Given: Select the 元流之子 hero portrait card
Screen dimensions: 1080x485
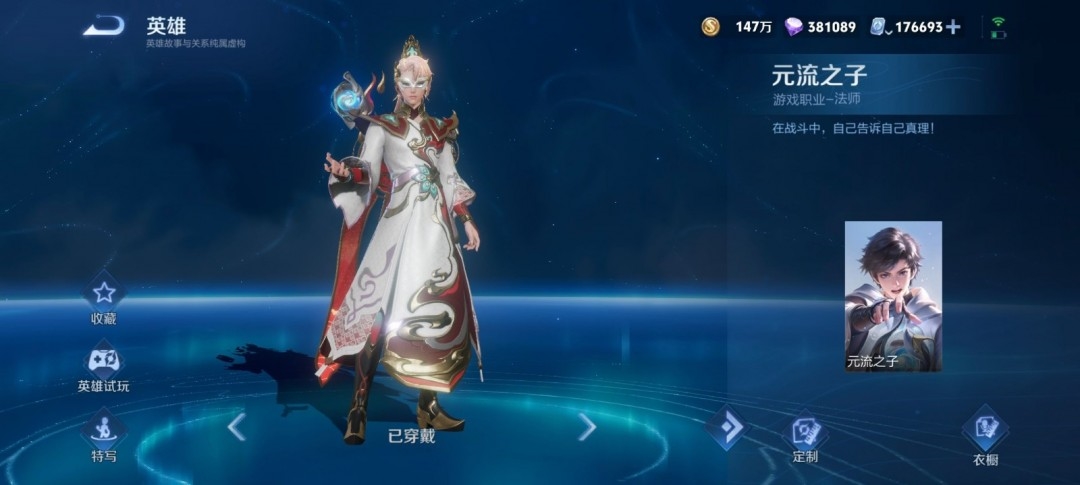Looking at the screenshot, I should point(893,296).
